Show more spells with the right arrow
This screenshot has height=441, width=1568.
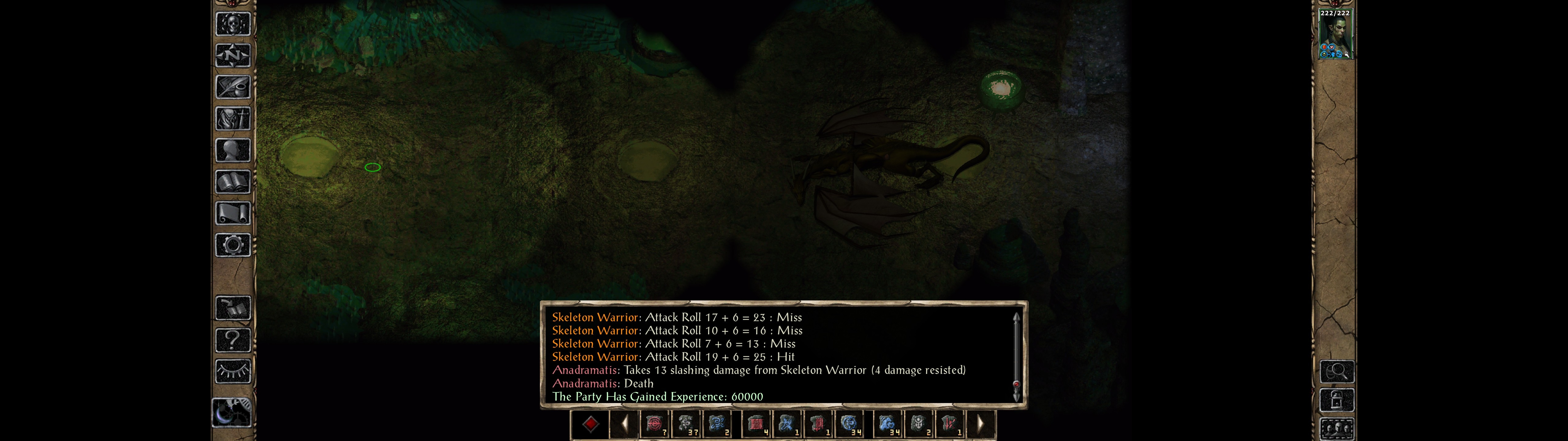click(x=980, y=423)
